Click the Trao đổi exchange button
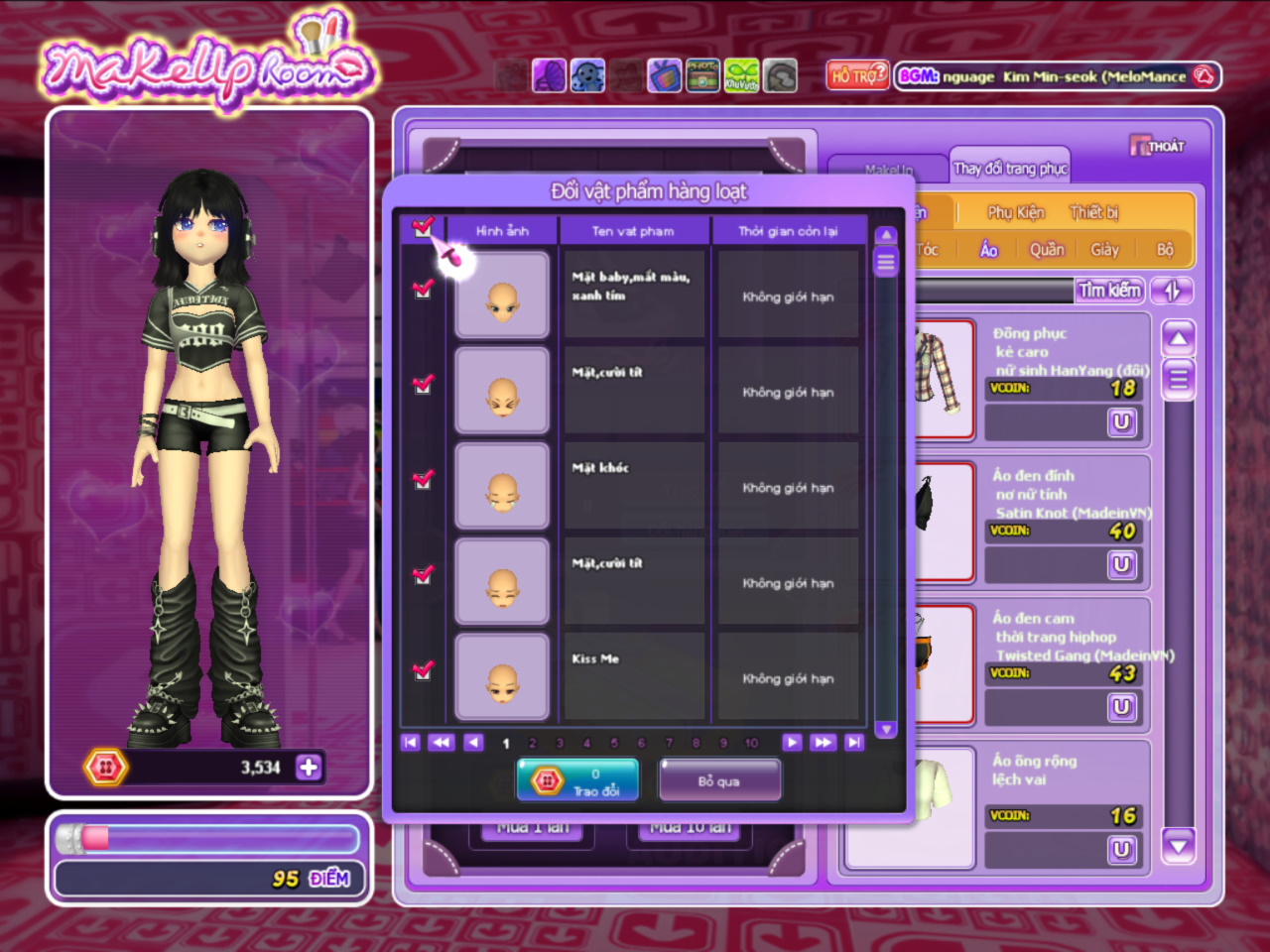 (577, 780)
